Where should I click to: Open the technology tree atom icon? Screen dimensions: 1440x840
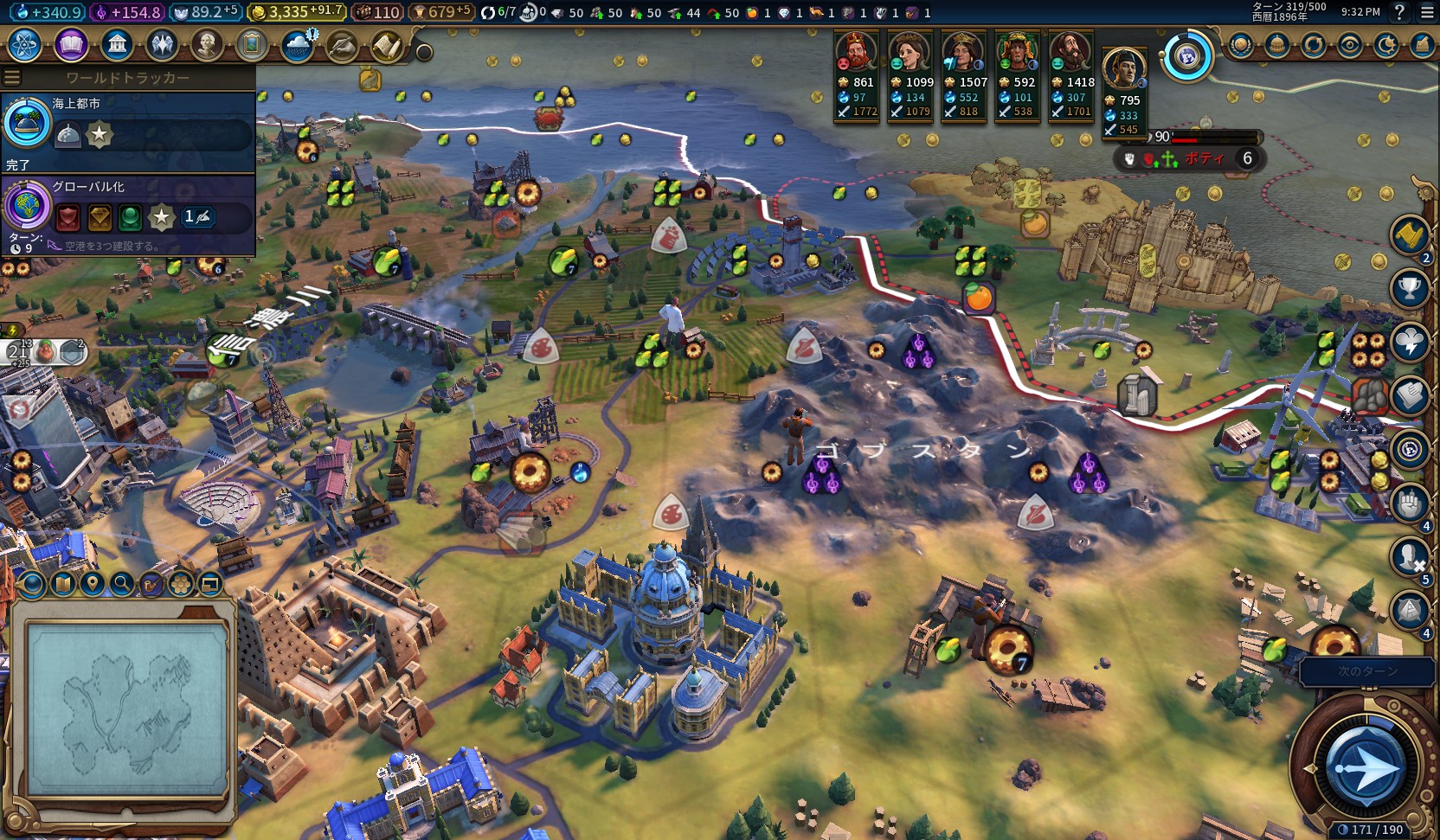[x=25, y=44]
